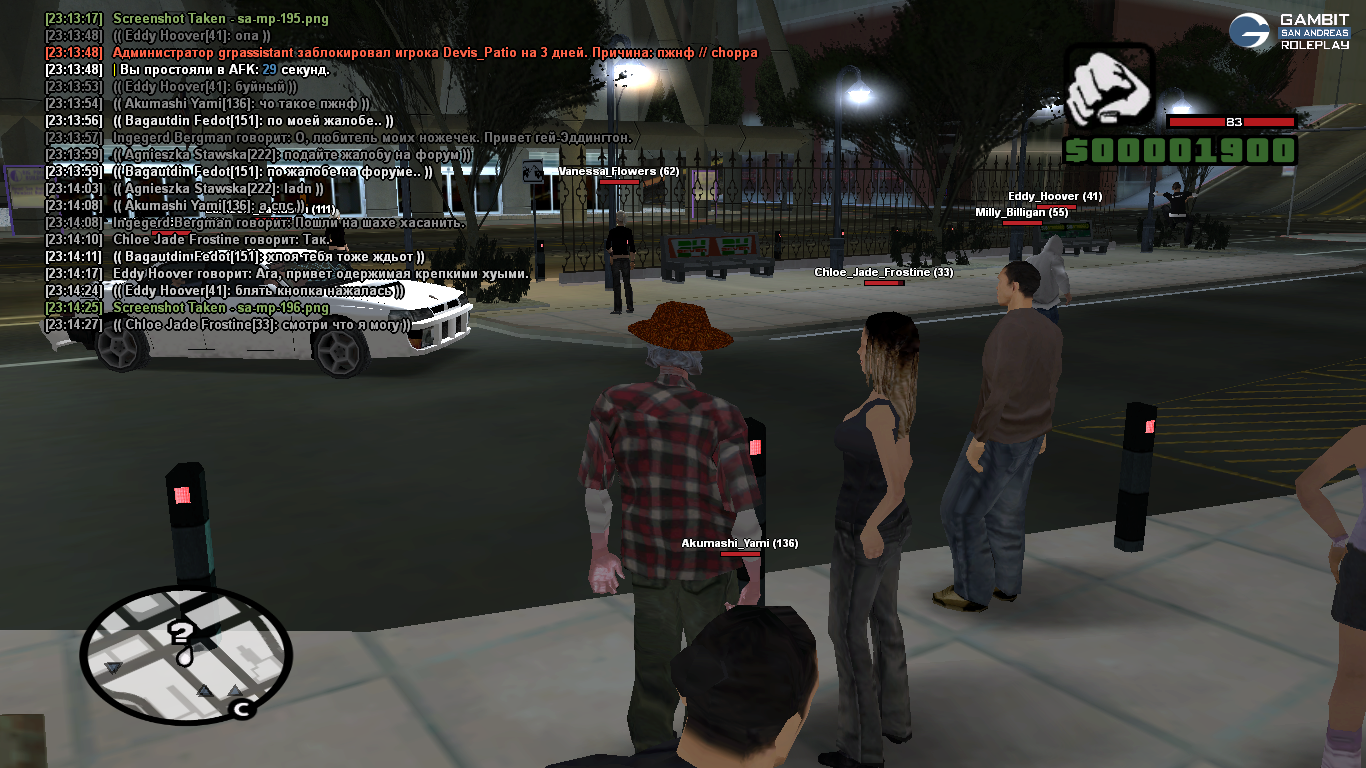Click the C marker on the minimap edge
The height and width of the screenshot is (768, 1366).
(240, 709)
